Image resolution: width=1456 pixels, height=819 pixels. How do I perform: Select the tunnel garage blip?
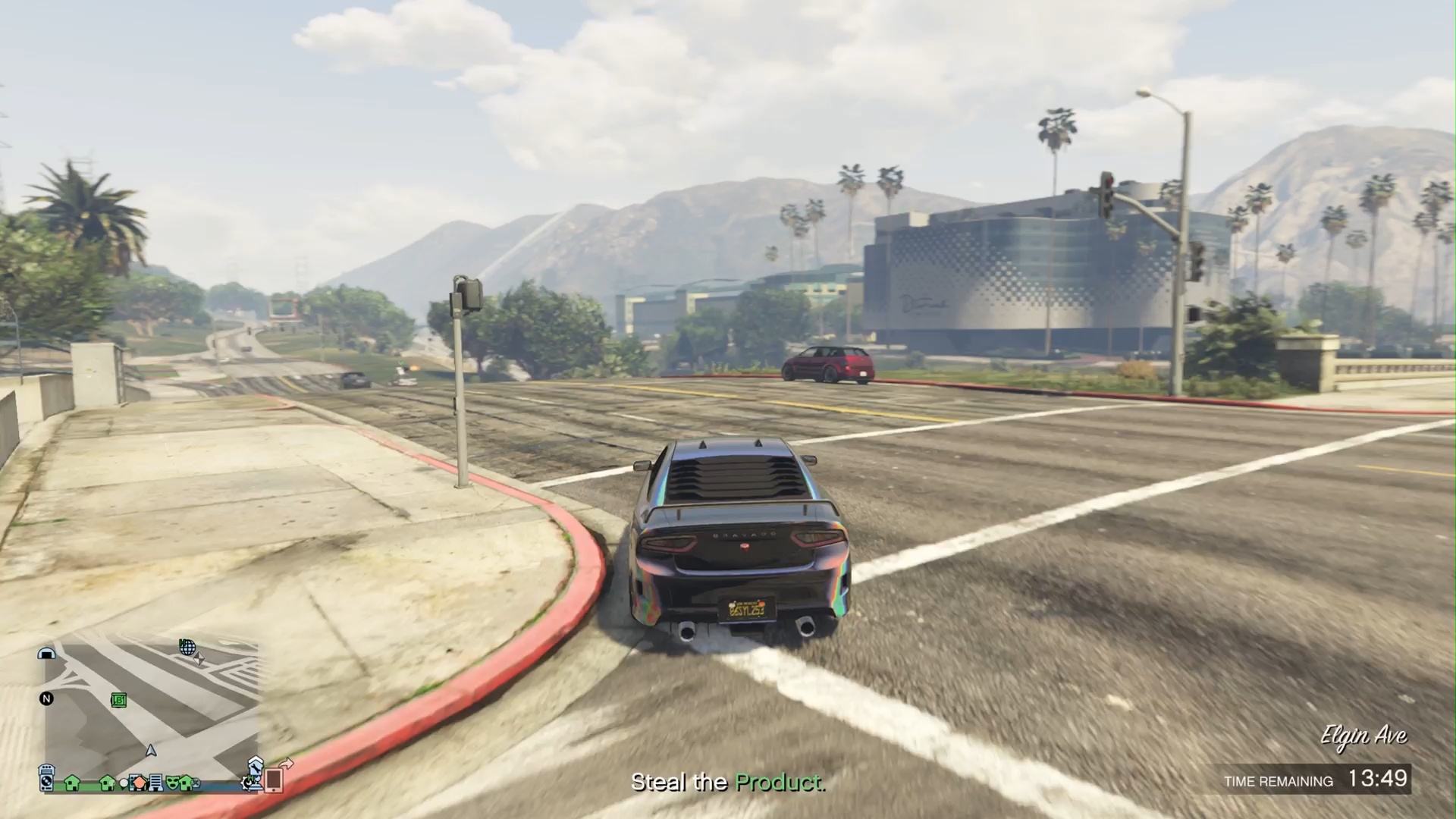pyautogui.click(x=47, y=654)
